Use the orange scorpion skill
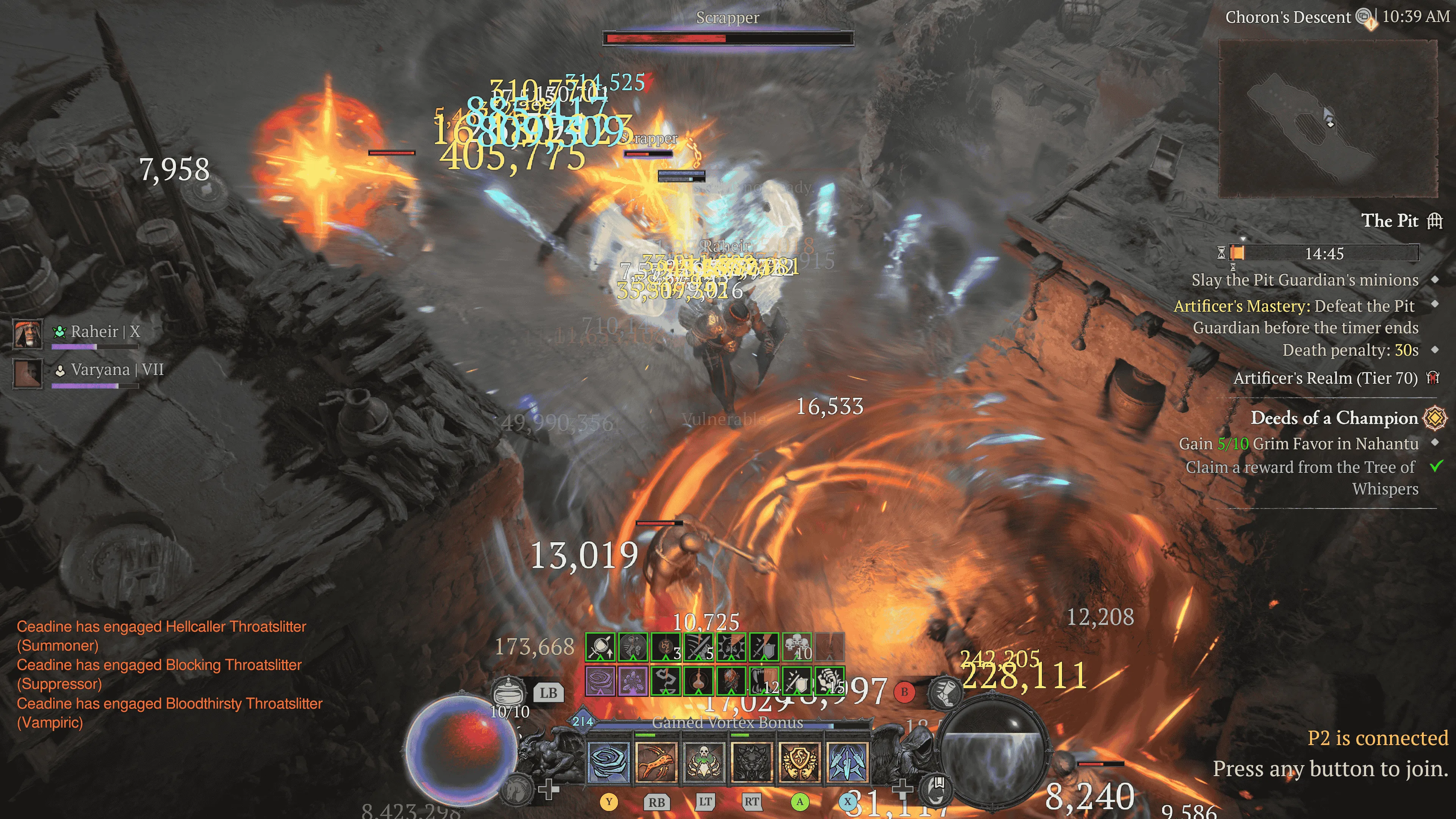Image resolution: width=1456 pixels, height=819 pixels. pos(656,763)
